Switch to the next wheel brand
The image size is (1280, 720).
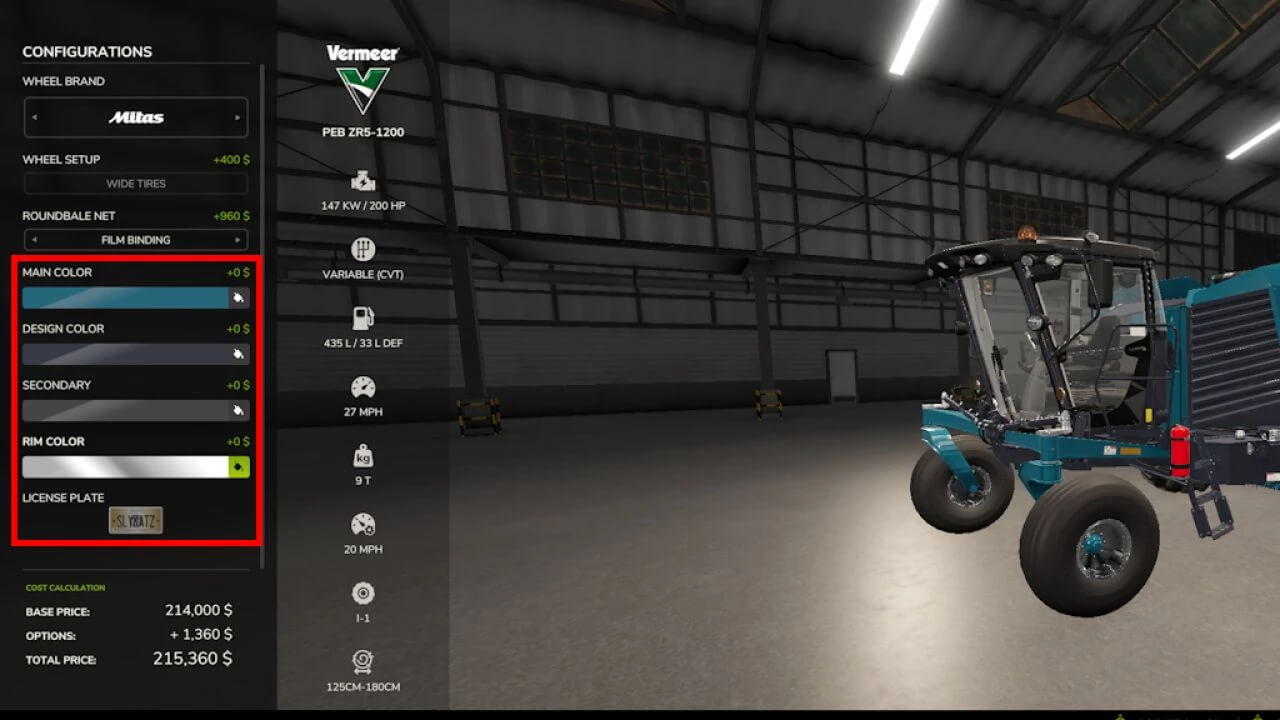(x=237, y=117)
